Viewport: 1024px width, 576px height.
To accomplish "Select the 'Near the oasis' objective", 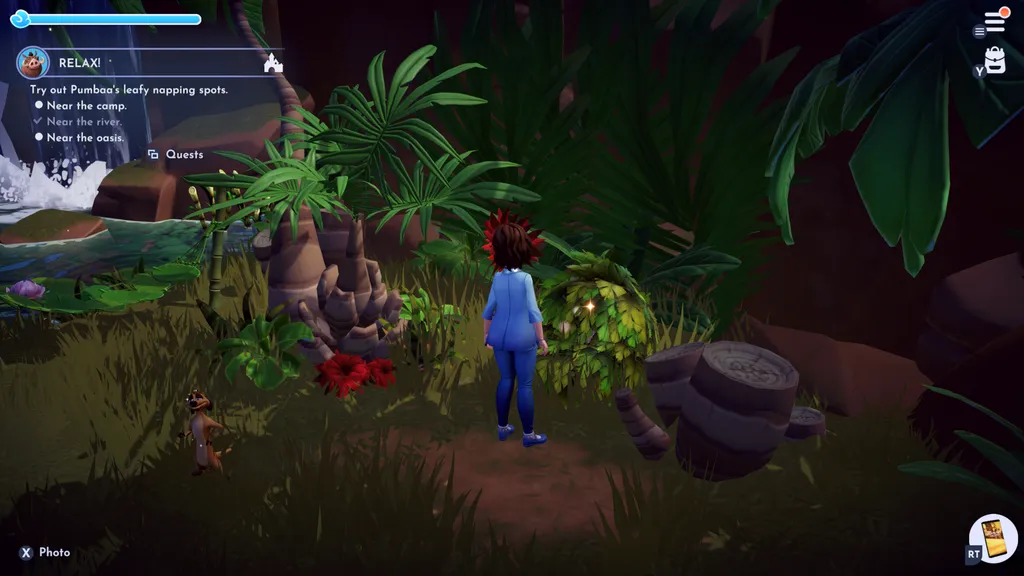I will tap(84, 138).
